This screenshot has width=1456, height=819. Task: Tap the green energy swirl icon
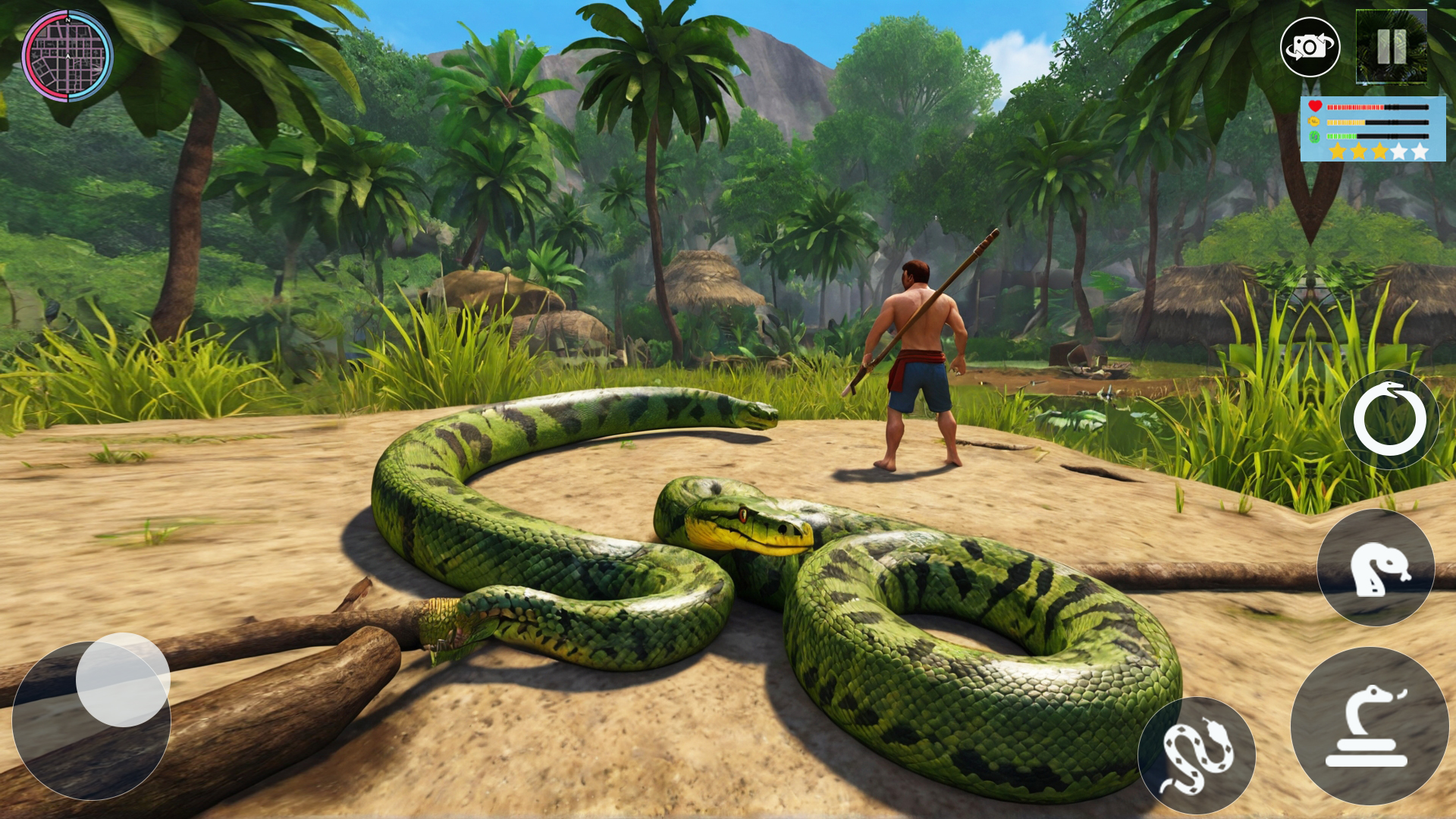(x=1313, y=137)
